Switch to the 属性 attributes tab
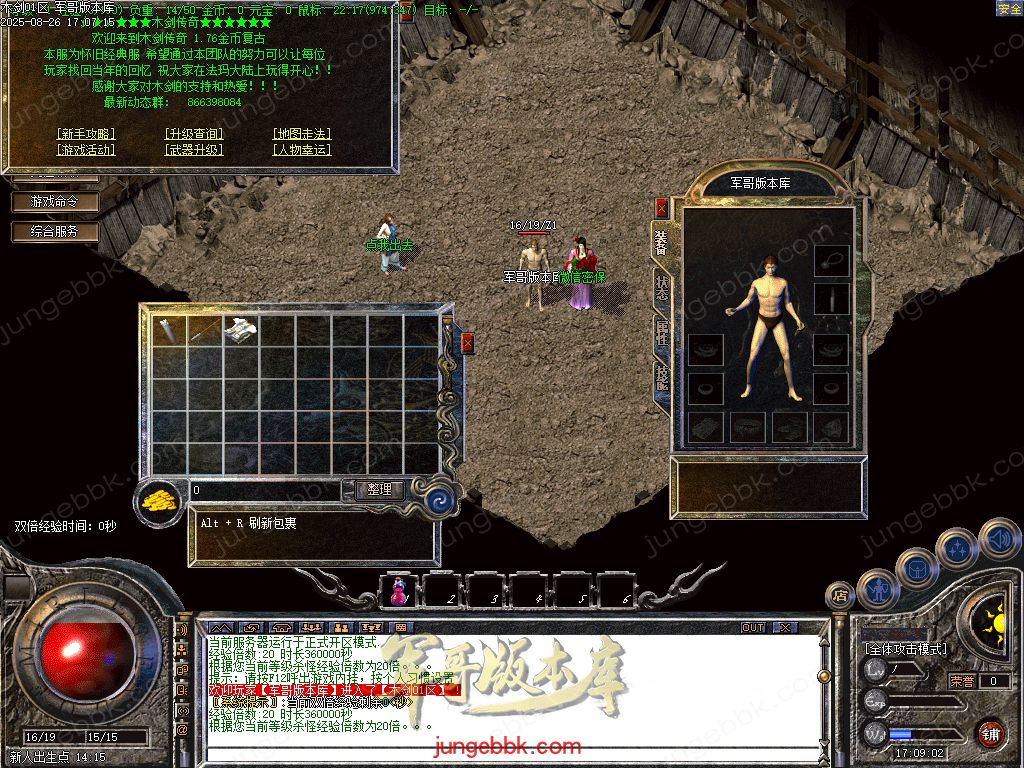The image size is (1024, 768). (661, 333)
